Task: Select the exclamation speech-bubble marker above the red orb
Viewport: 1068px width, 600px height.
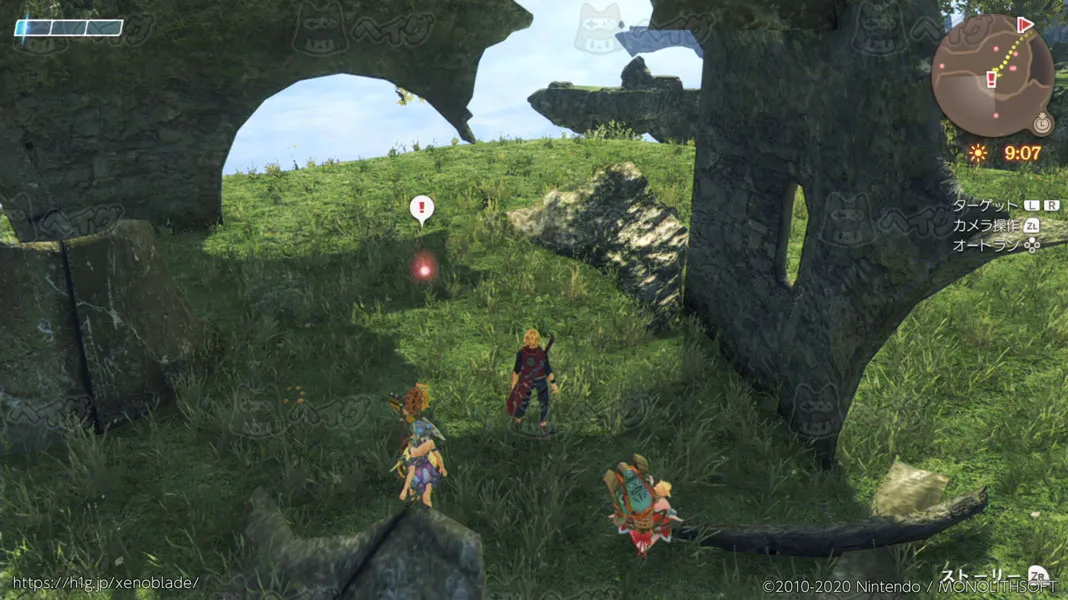Action: tap(422, 209)
